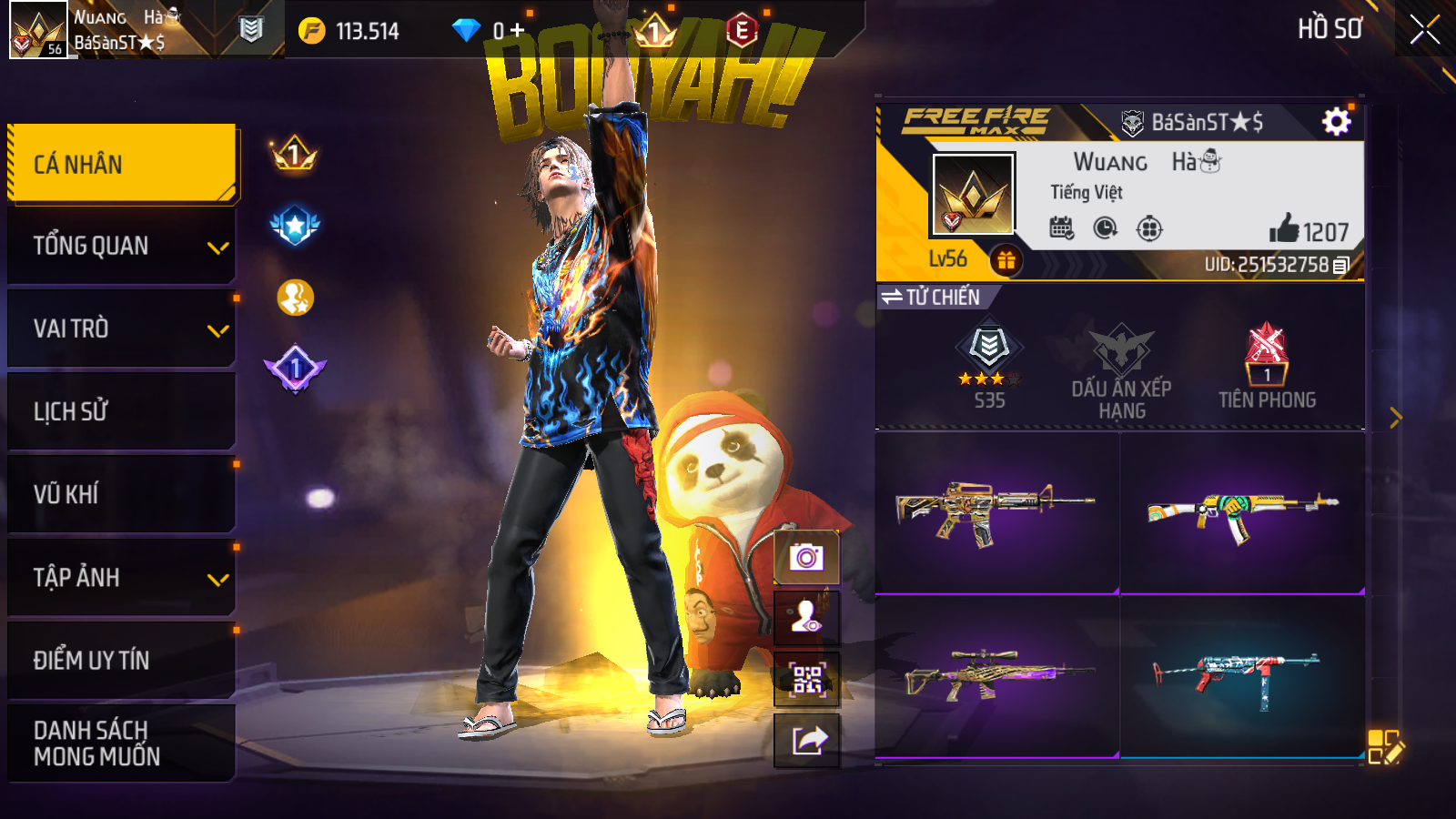Copy the player UID
The image size is (1456, 819).
point(1340,266)
